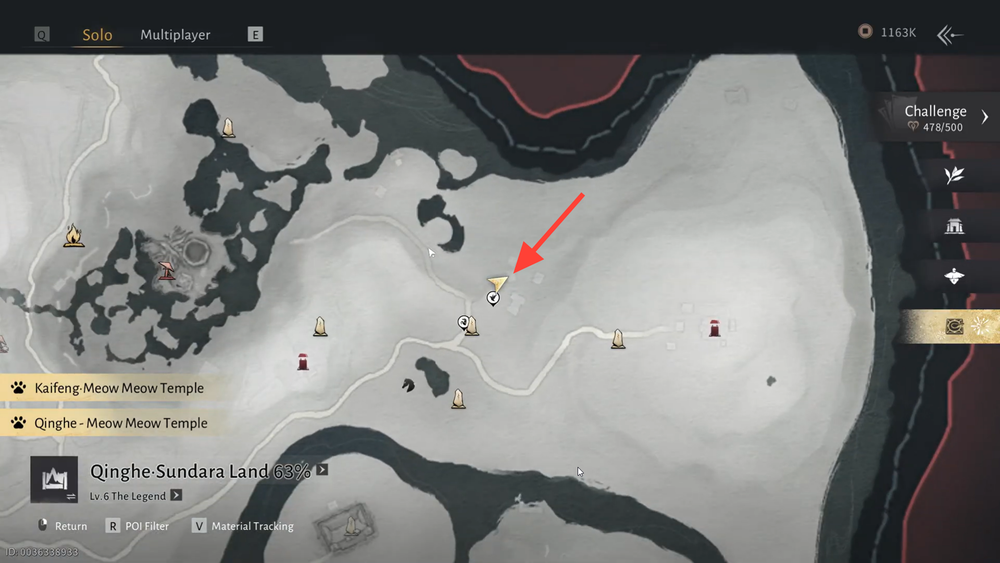Select the leaf sprig side icon
1000x563 pixels.
click(x=953, y=175)
